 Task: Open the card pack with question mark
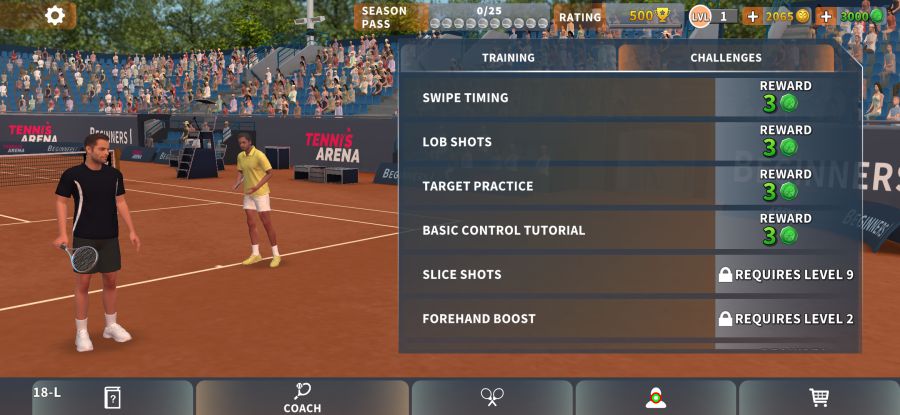tap(112, 397)
